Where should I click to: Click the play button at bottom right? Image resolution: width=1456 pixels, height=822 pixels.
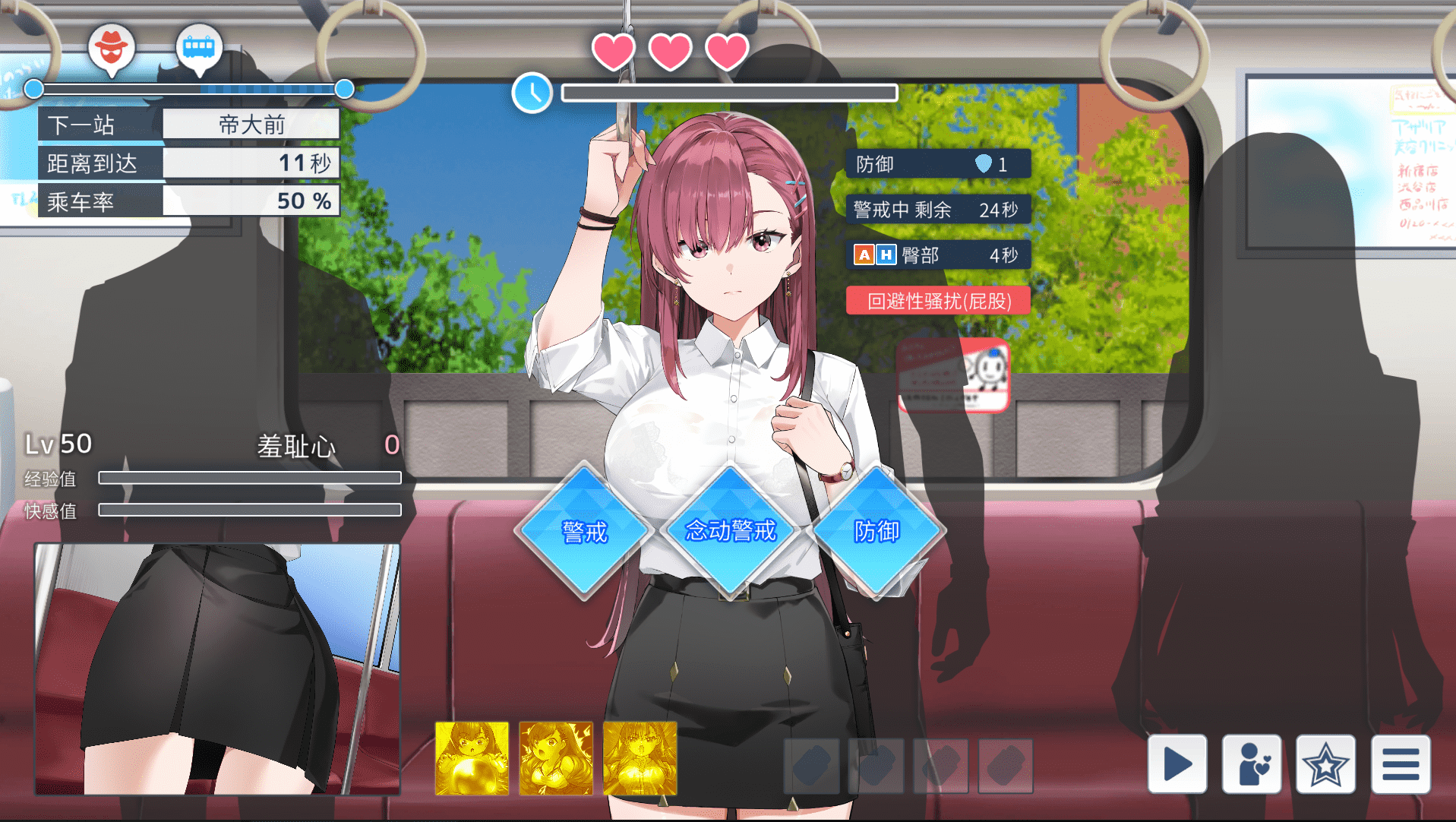[x=1177, y=764]
